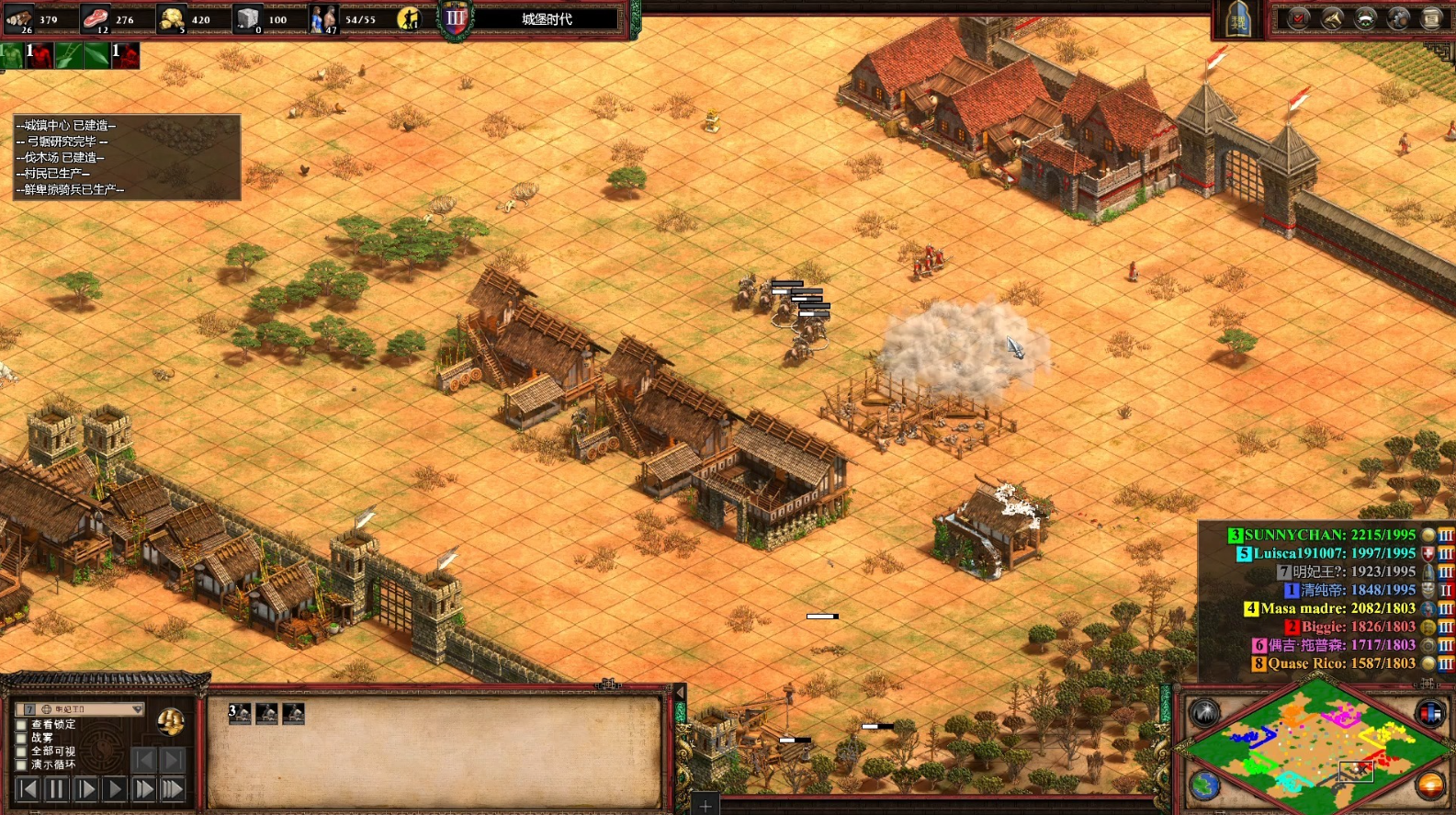This screenshot has height=815, width=1456.
Task: Set replay to double fast-forward speed
Action: click(144, 788)
